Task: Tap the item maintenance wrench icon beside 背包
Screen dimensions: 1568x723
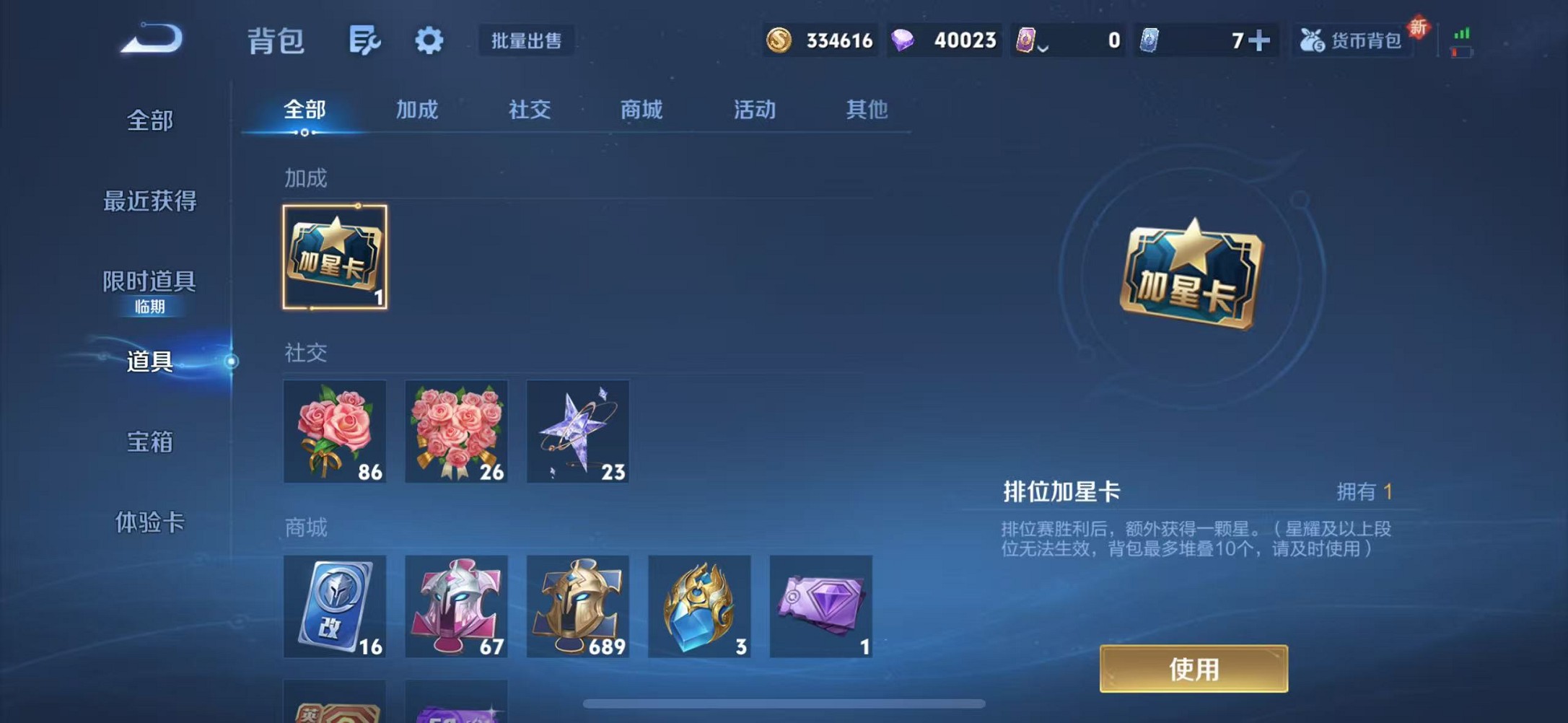Action: coord(365,41)
